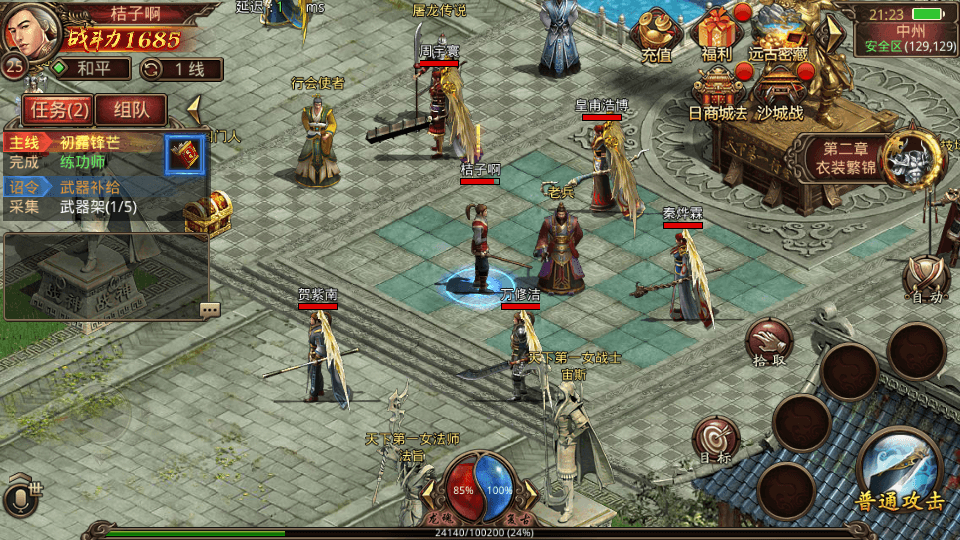Open the 远古密藏 treasure event
Screen dimensions: 960x540
(778, 36)
